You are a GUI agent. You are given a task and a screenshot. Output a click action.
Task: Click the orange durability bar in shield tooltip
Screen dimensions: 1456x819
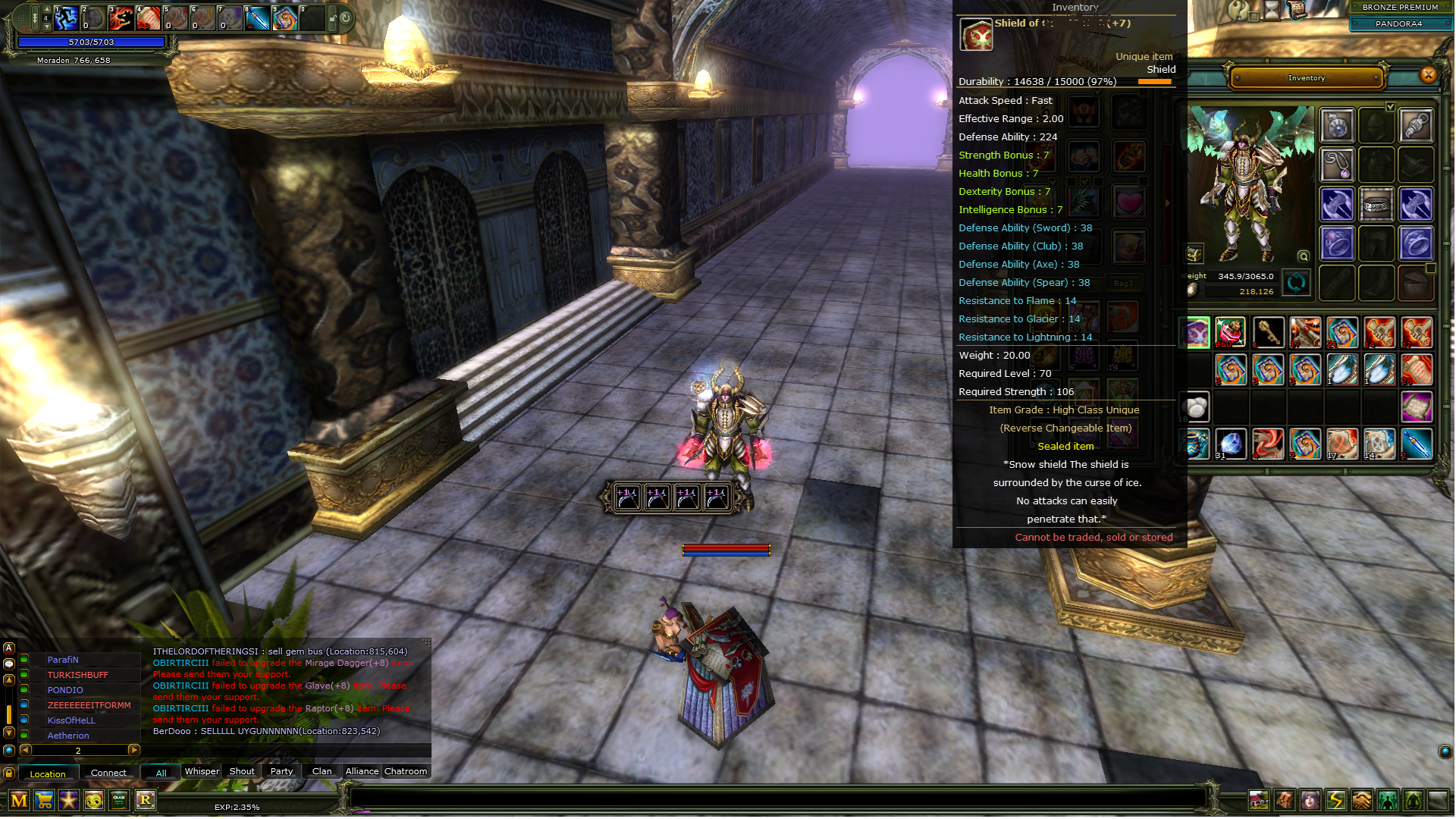[x=1153, y=80]
